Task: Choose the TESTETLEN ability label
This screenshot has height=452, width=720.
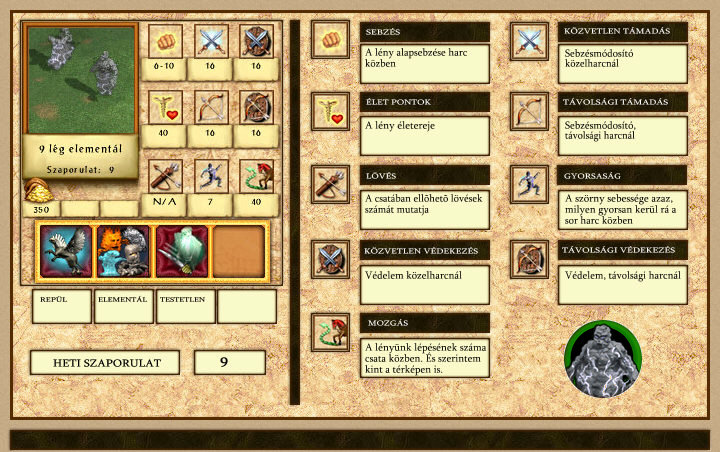Action: (185, 305)
